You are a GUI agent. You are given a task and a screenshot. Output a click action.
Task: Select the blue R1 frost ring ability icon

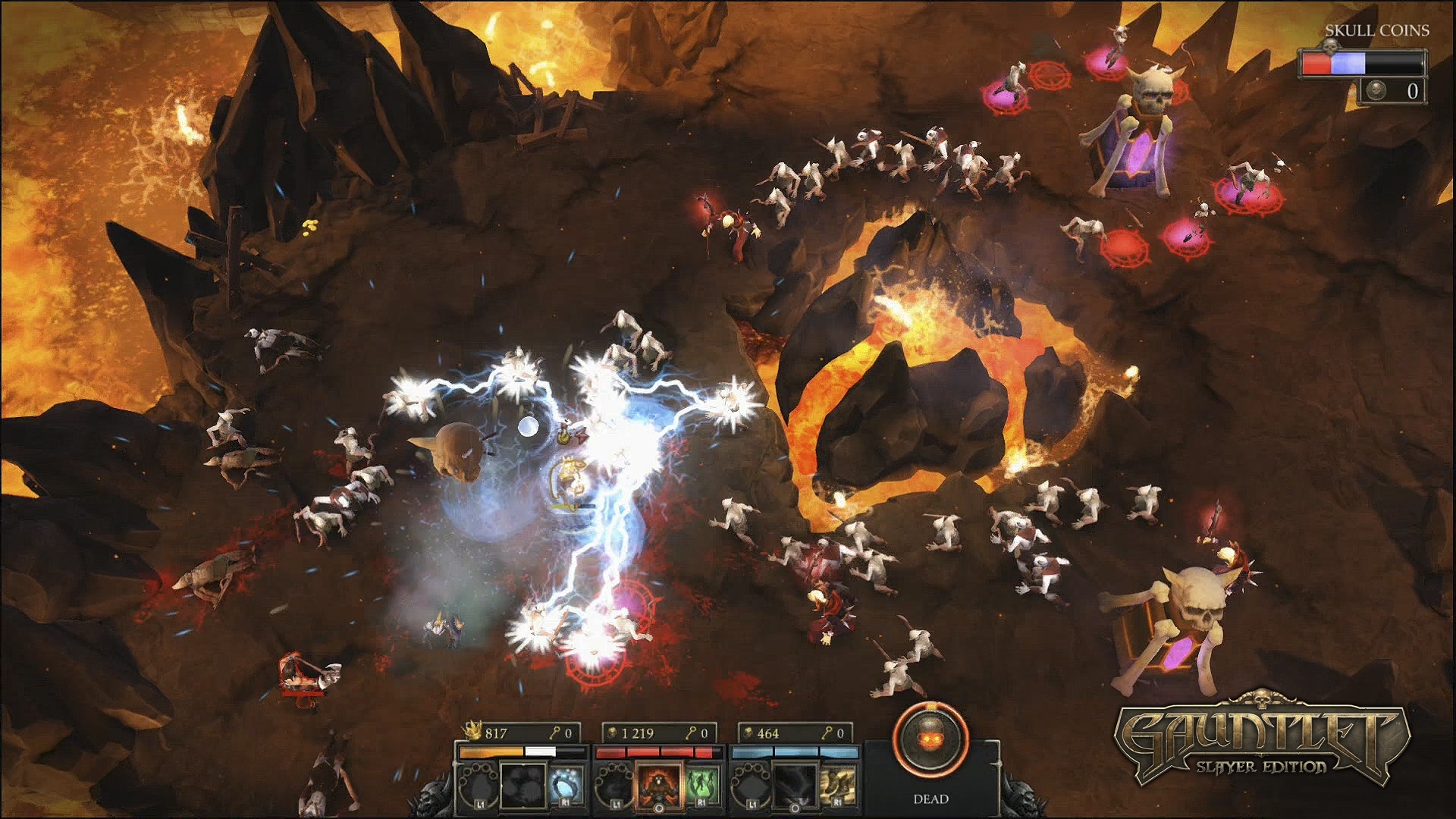566,784
